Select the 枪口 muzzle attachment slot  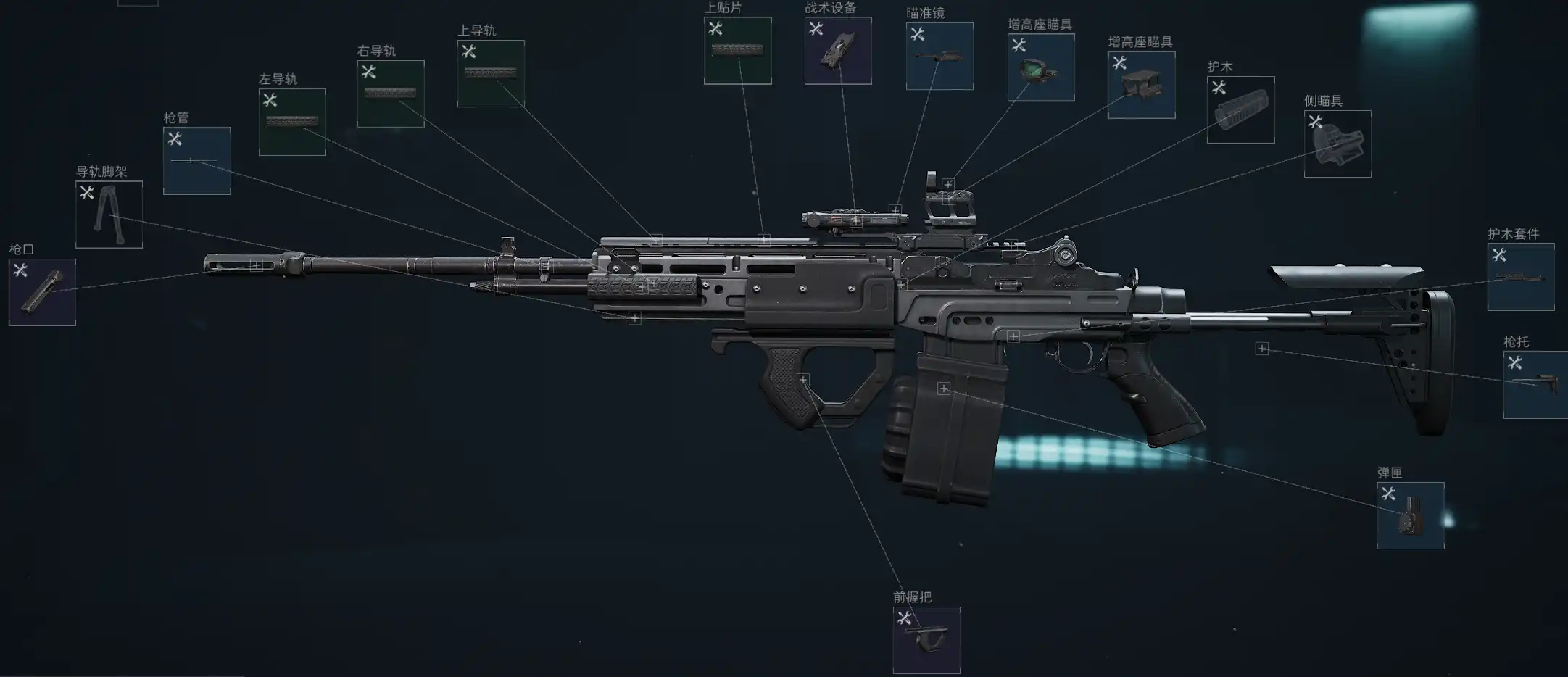(x=42, y=292)
